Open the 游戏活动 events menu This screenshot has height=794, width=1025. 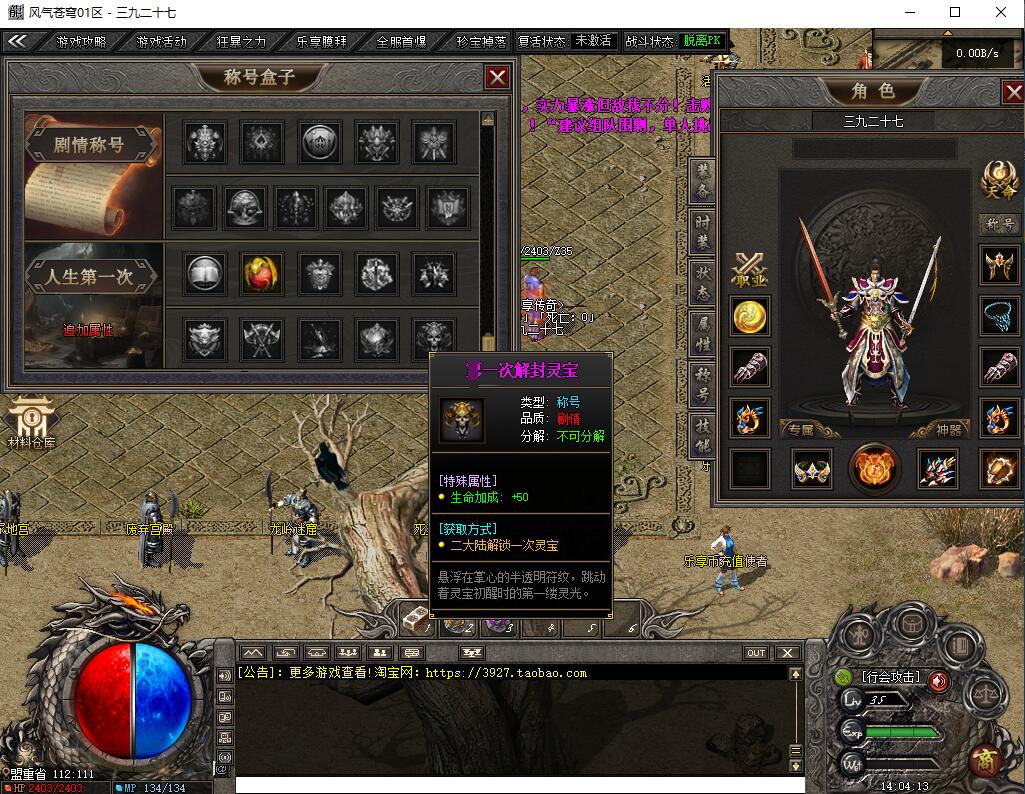coord(161,41)
